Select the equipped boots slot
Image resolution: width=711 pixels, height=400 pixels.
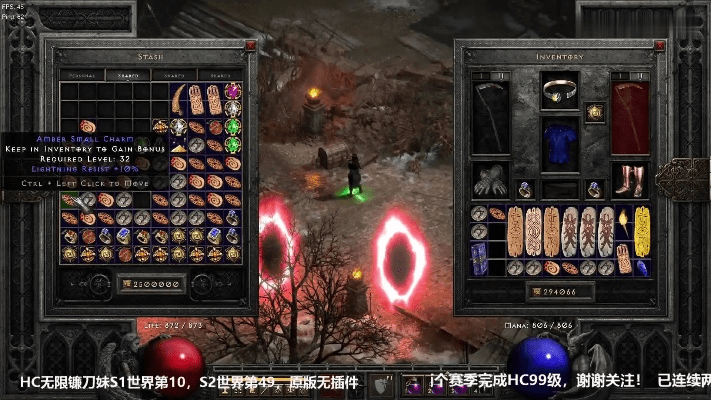coord(630,180)
